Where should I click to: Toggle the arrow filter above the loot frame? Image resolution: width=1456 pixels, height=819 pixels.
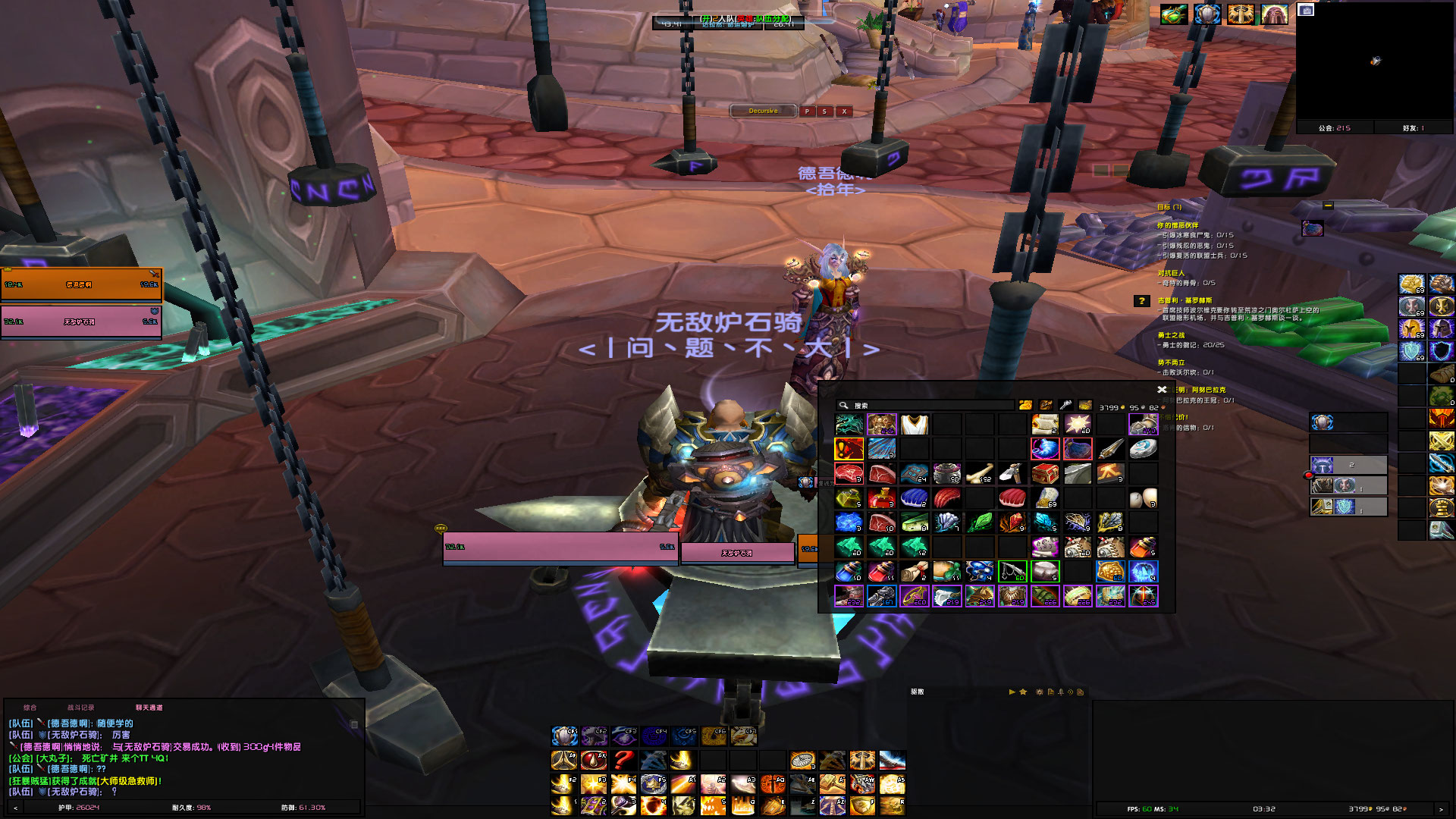point(1013,692)
